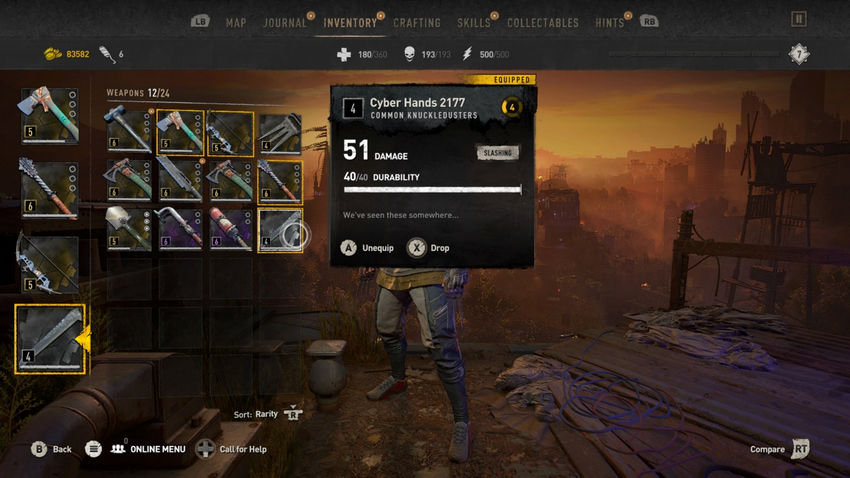Select the long machete blade slot
The image size is (850, 478).
[180, 180]
